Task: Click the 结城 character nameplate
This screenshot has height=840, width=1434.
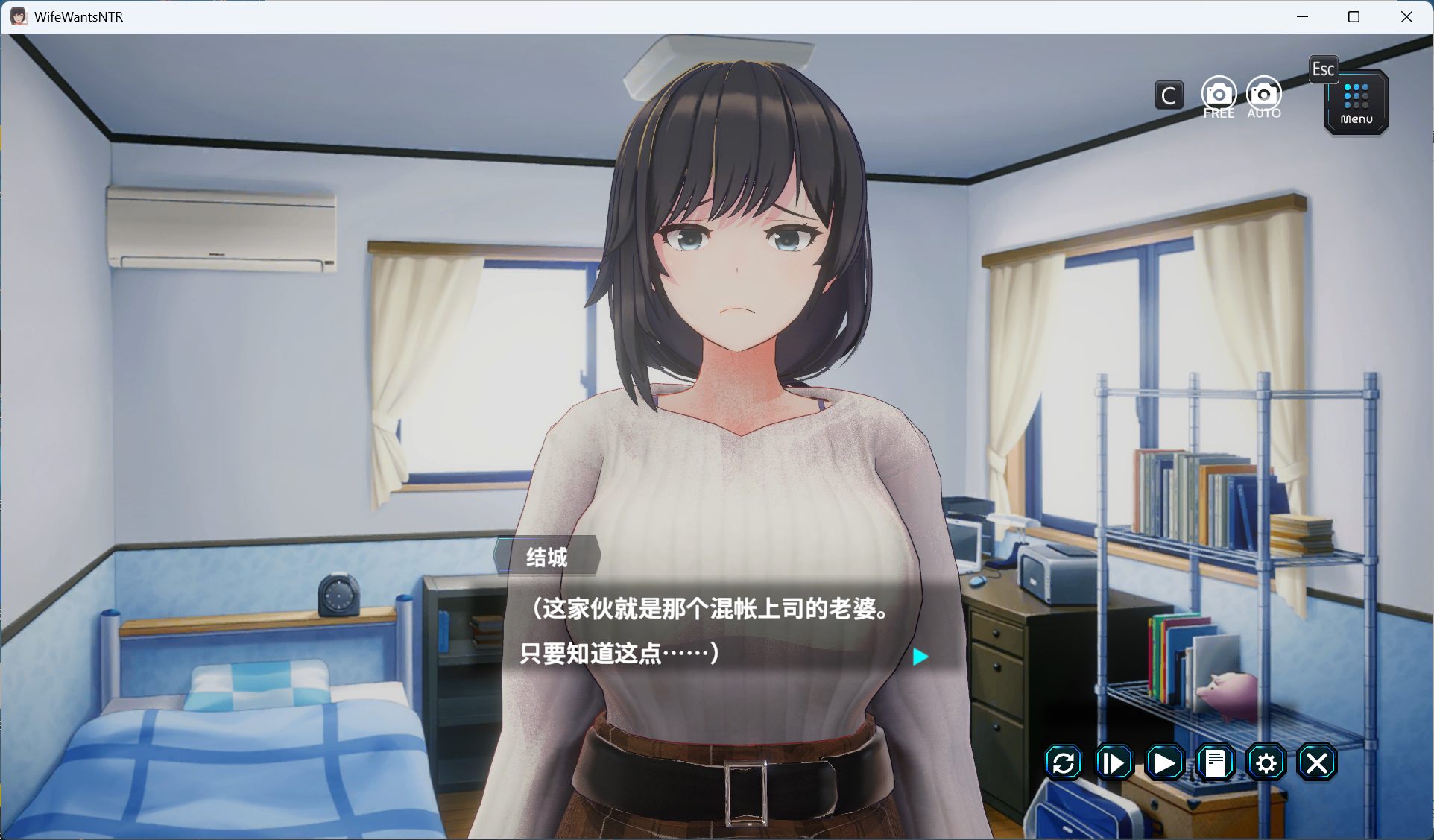Action: [x=548, y=557]
